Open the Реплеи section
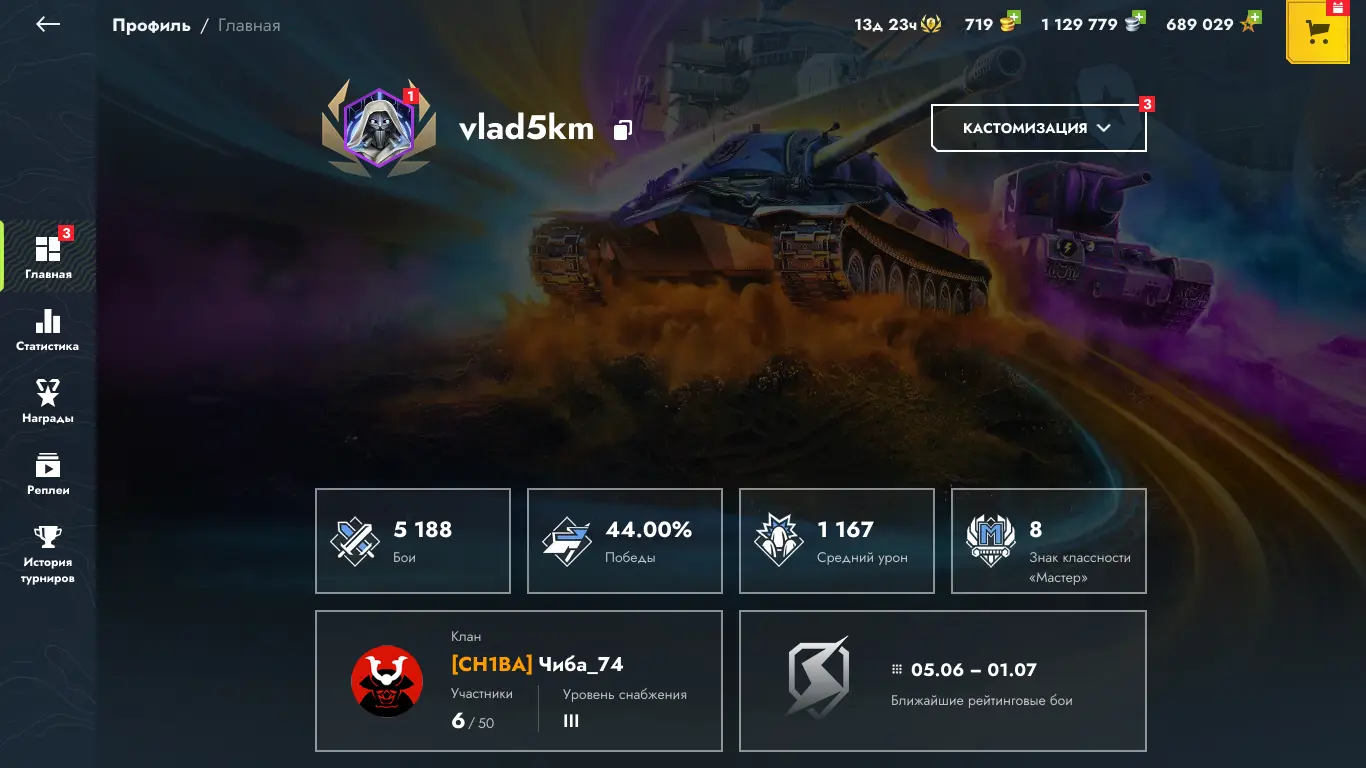 [48, 474]
